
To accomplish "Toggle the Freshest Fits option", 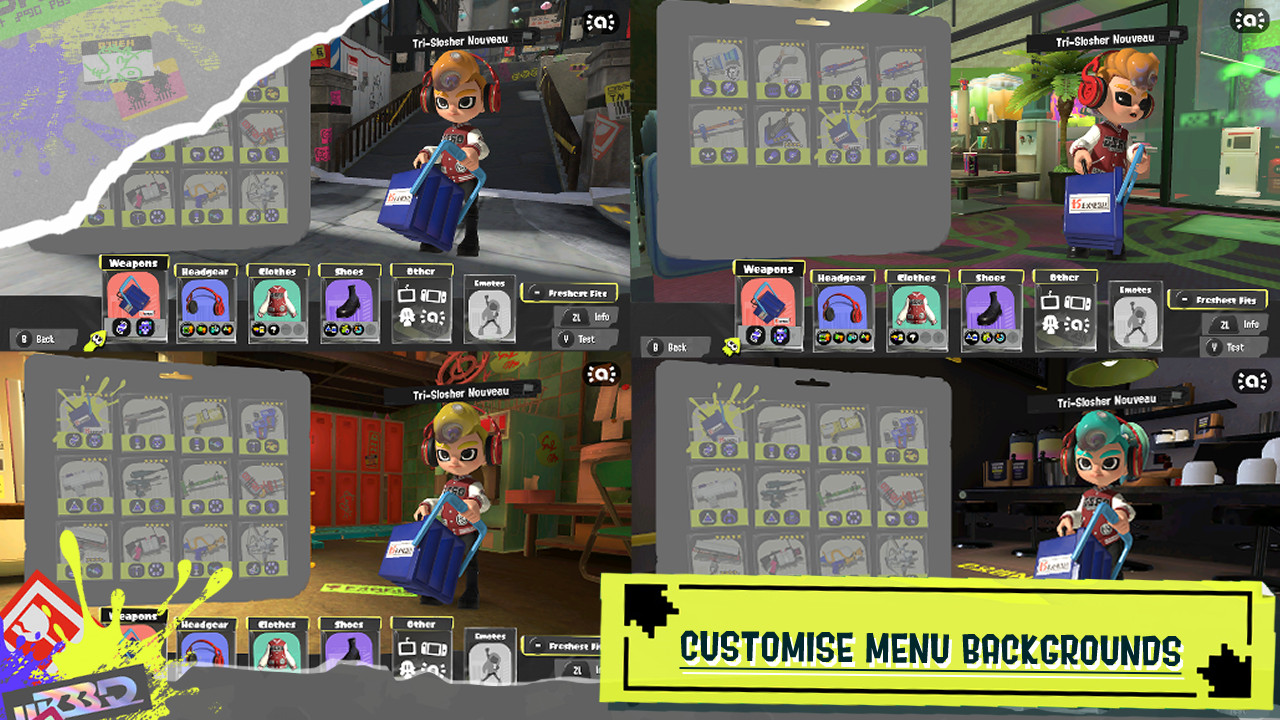I will (571, 292).
